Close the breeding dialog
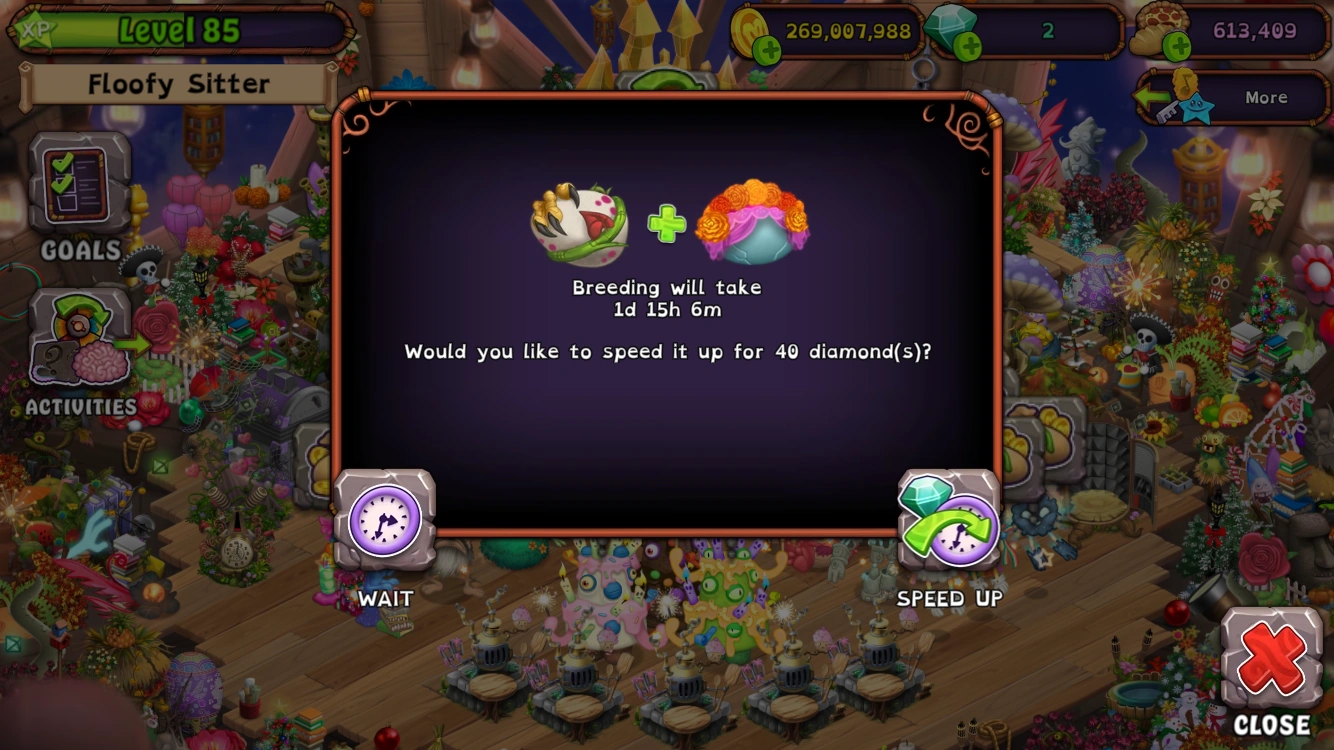The height and width of the screenshot is (750, 1334). (x=1272, y=655)
